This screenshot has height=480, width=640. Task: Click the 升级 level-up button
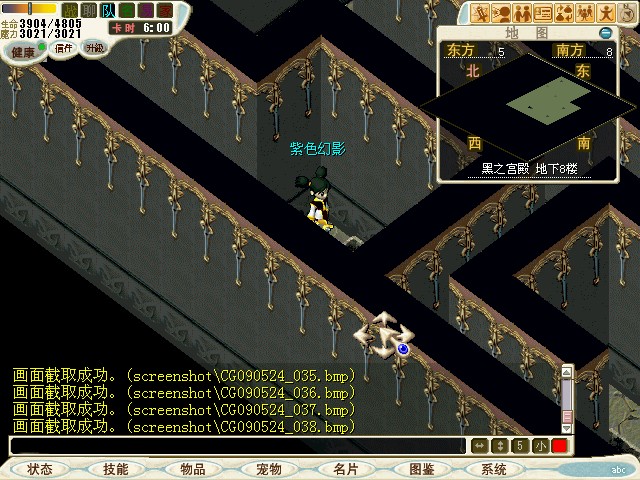(94, 47)
